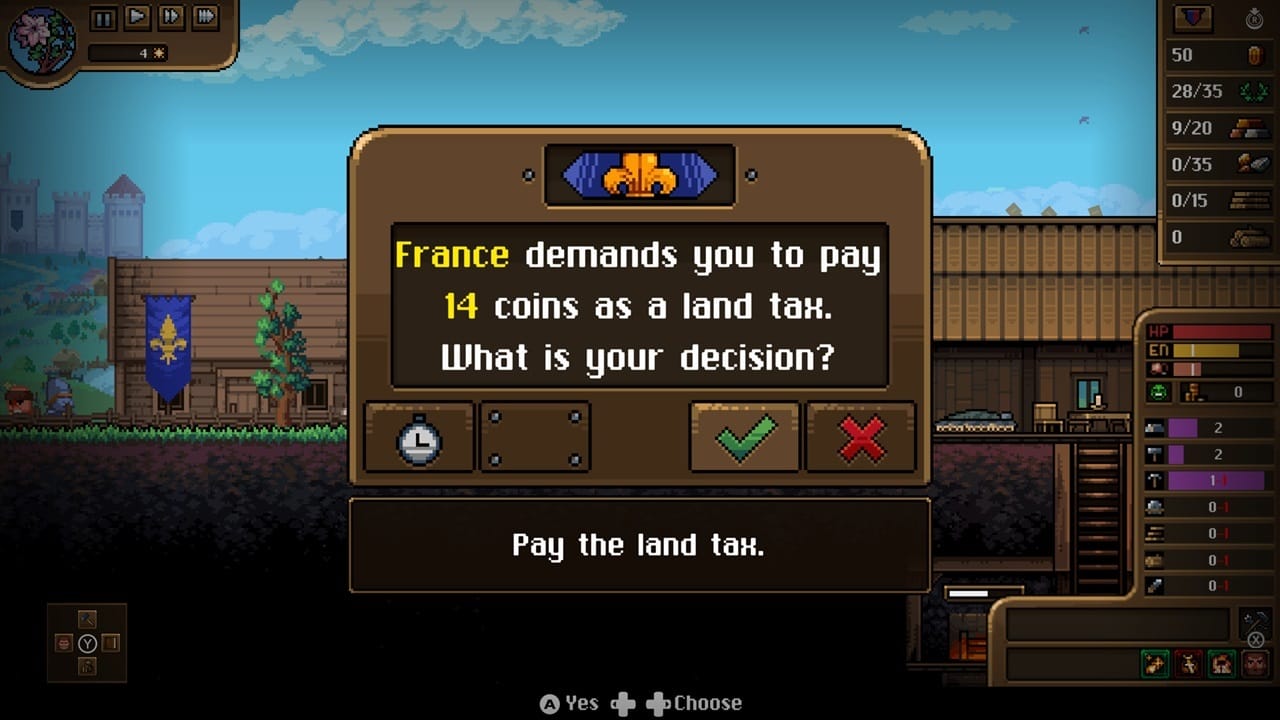Activate the green-framed sparkle arrow icon

click(1156, 663)
